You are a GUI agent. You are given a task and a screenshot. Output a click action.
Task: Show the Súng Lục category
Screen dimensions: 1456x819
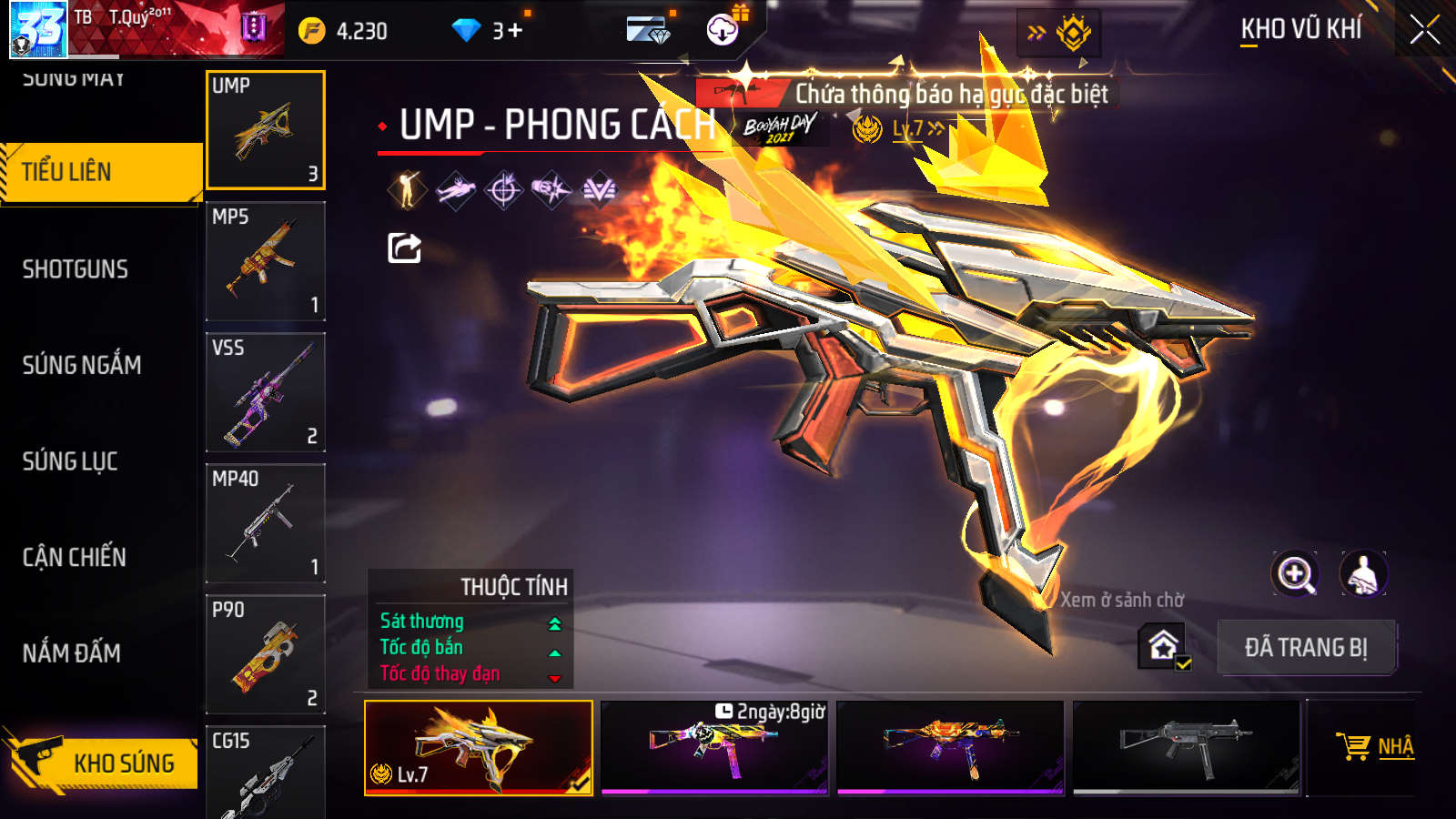pos(70,461)
